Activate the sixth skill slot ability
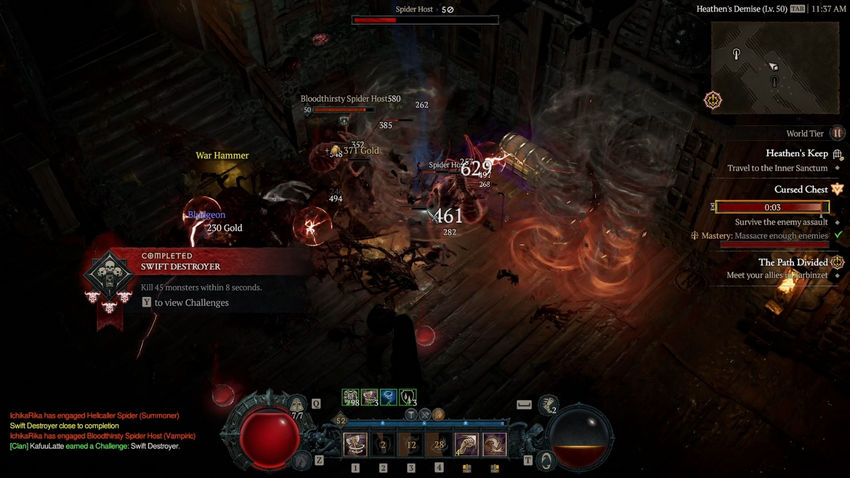850x478 pixels. point(495,445)
